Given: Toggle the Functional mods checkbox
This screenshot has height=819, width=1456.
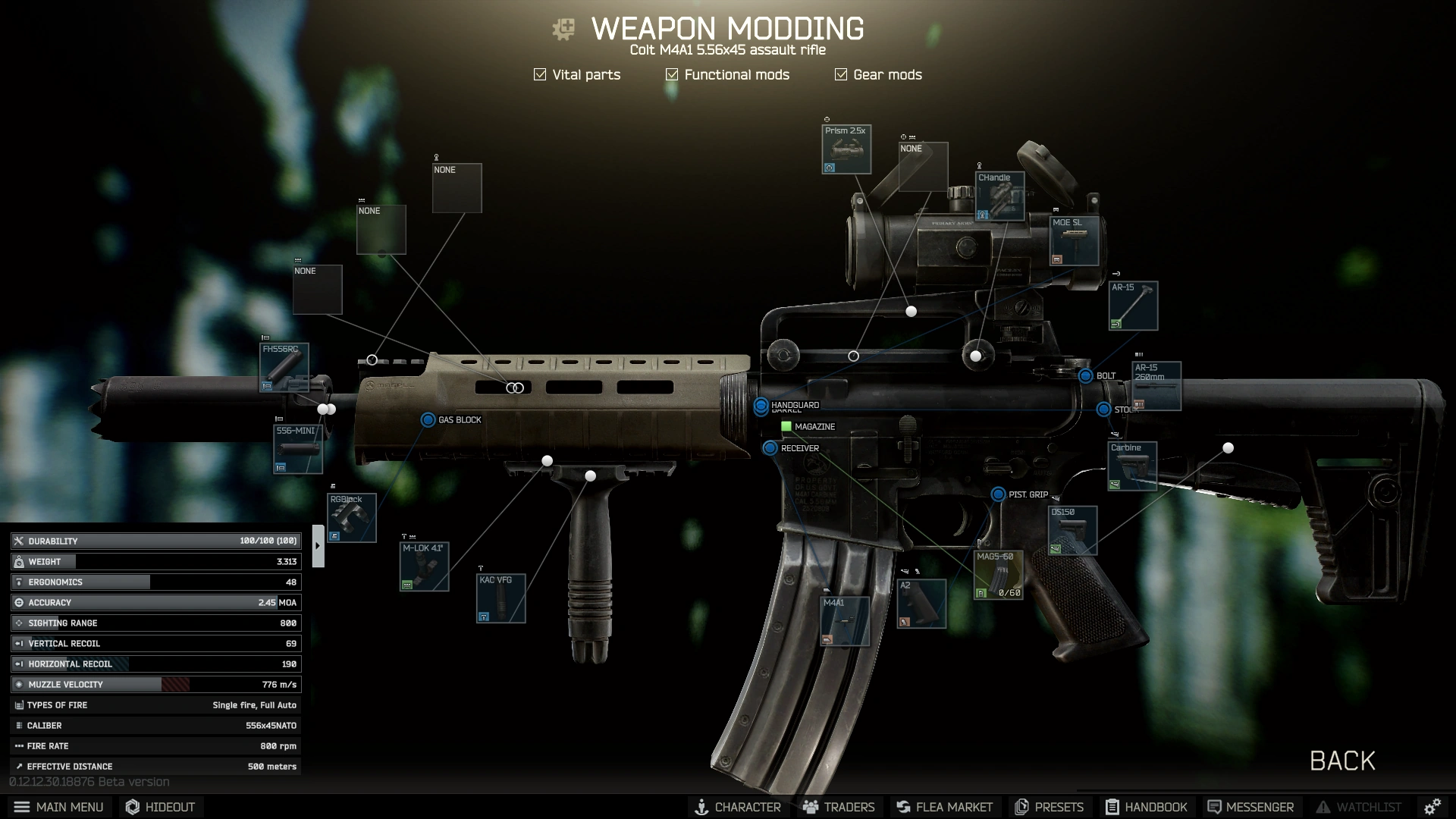Looking at the screenshot, I should click(x=672, y=74).
